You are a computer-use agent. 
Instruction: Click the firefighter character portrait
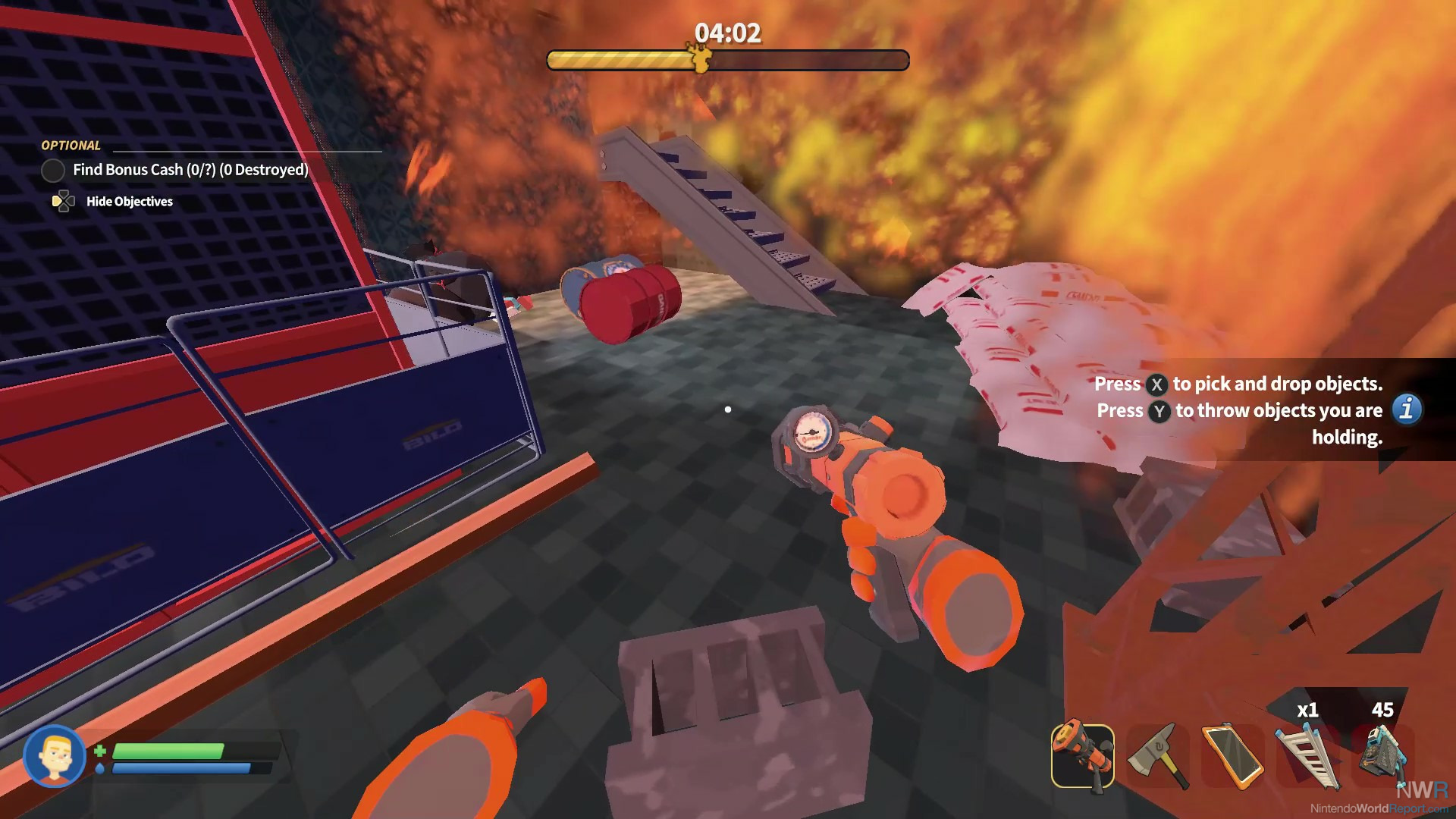[x=55, y=756]
